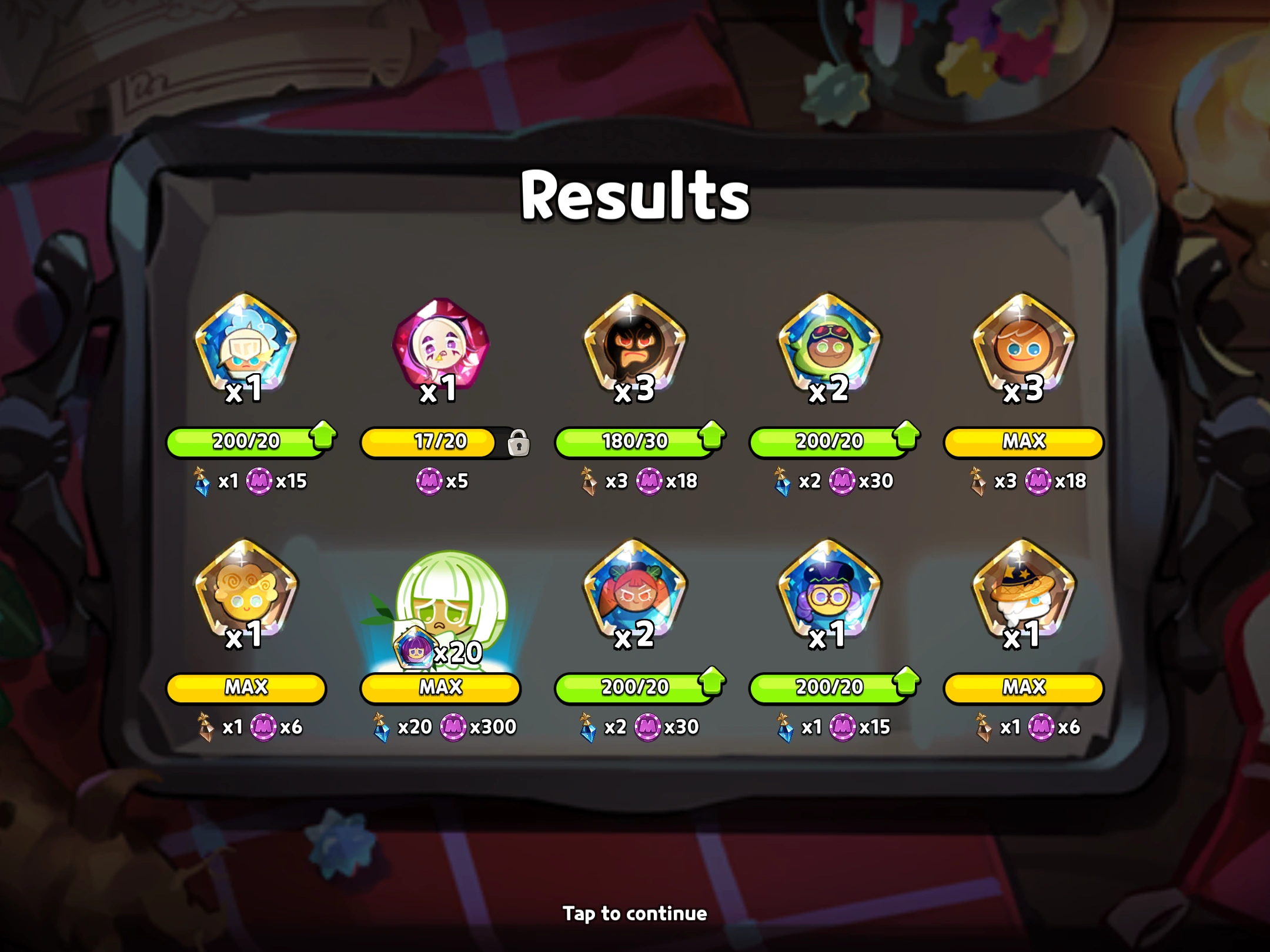The height and width of the screenshot is (952, 1270).
Task: Select the MAX bar under Gingerbrave
Action: [x=1023, y=442]
